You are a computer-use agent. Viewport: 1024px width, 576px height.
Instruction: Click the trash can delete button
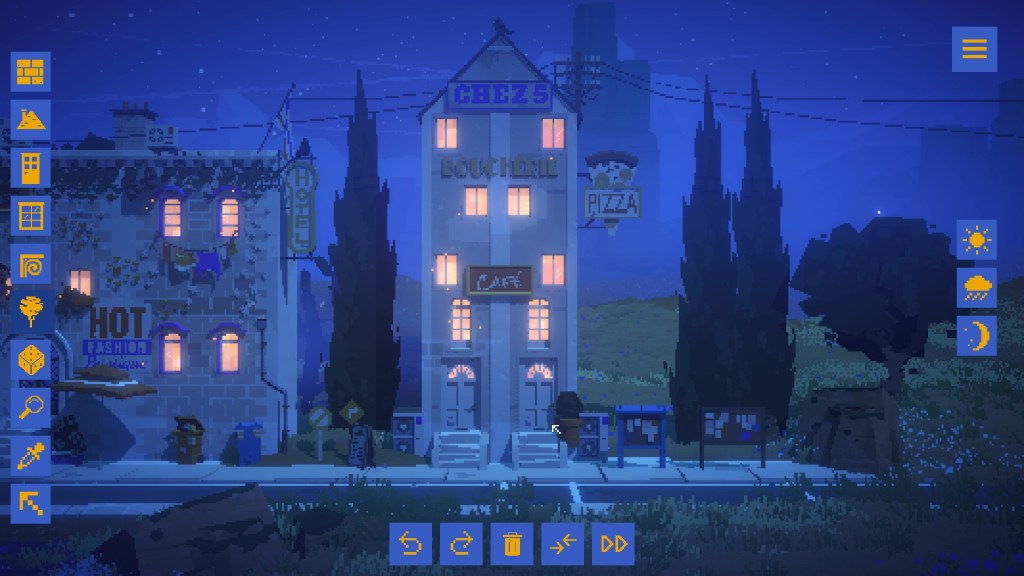coord(512,543)
